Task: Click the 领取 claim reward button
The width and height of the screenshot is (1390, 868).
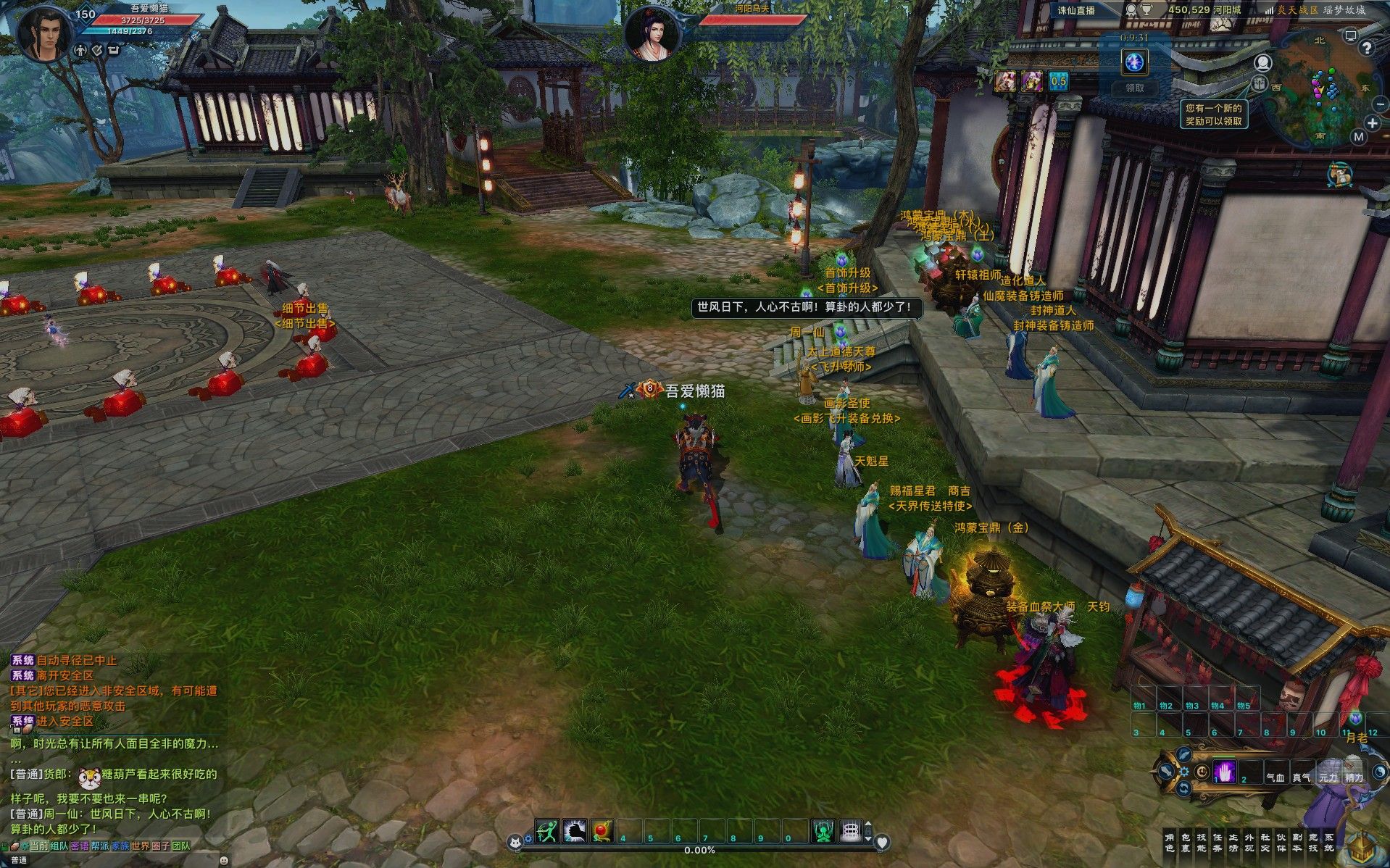Action: [1134, 88]
